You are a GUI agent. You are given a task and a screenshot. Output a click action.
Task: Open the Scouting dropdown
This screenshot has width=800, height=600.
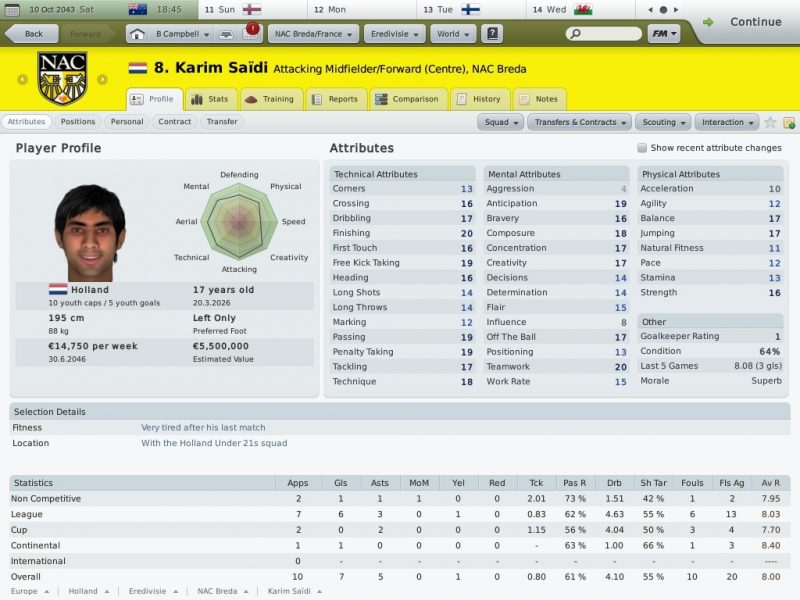pos(663,122)
